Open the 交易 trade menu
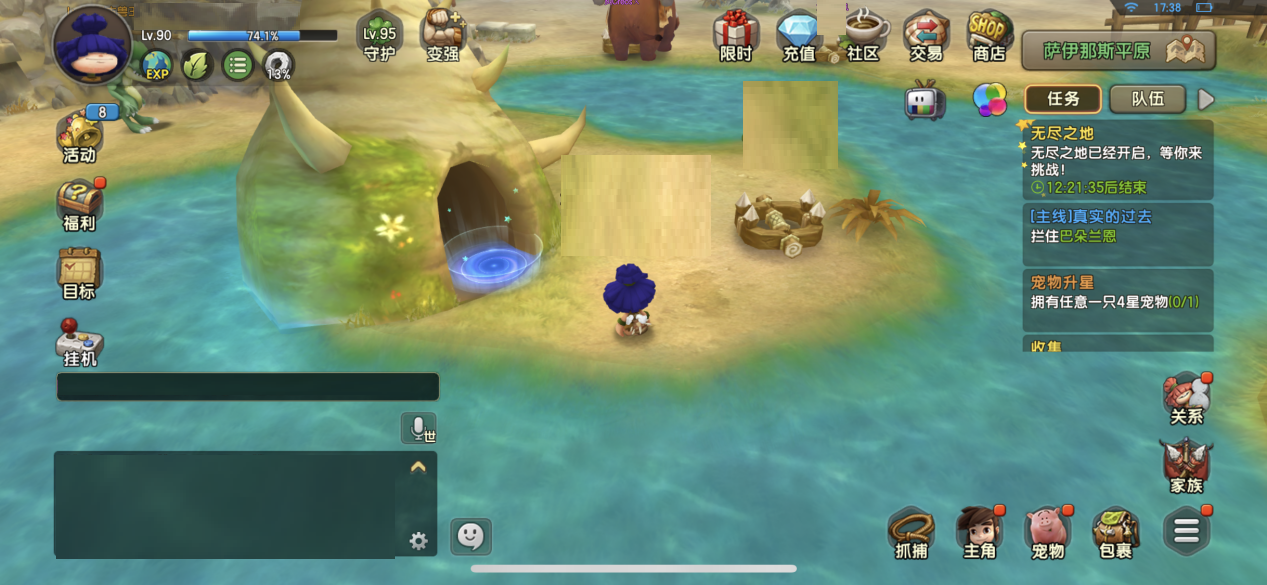The width and height of the screenshot is (1267, 585). pos(925,36)
